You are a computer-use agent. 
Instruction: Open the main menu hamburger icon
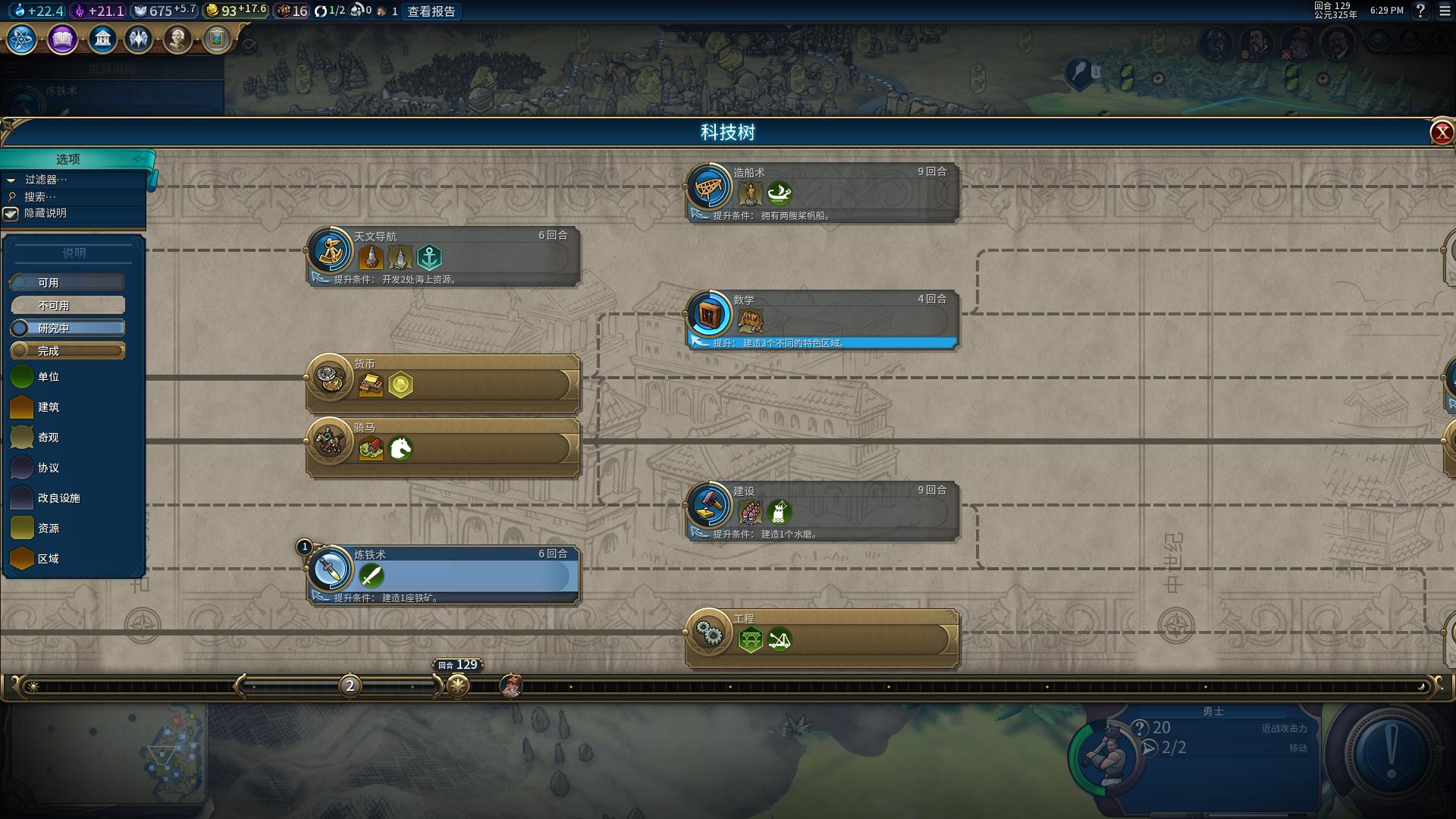1445,11
